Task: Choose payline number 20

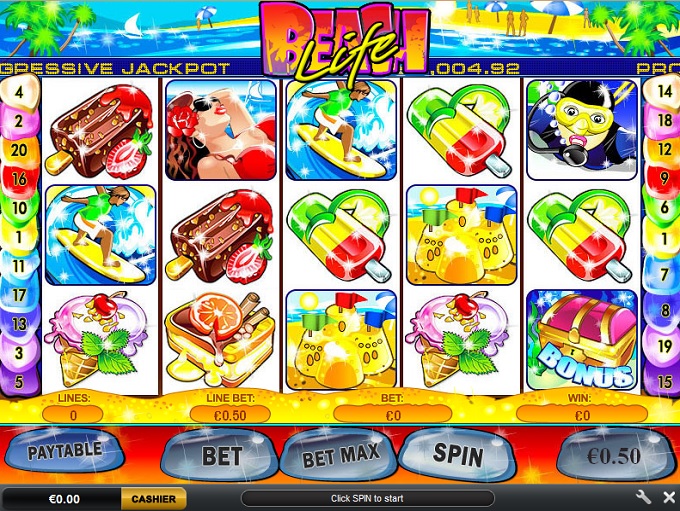Action: tap(20, 150)
